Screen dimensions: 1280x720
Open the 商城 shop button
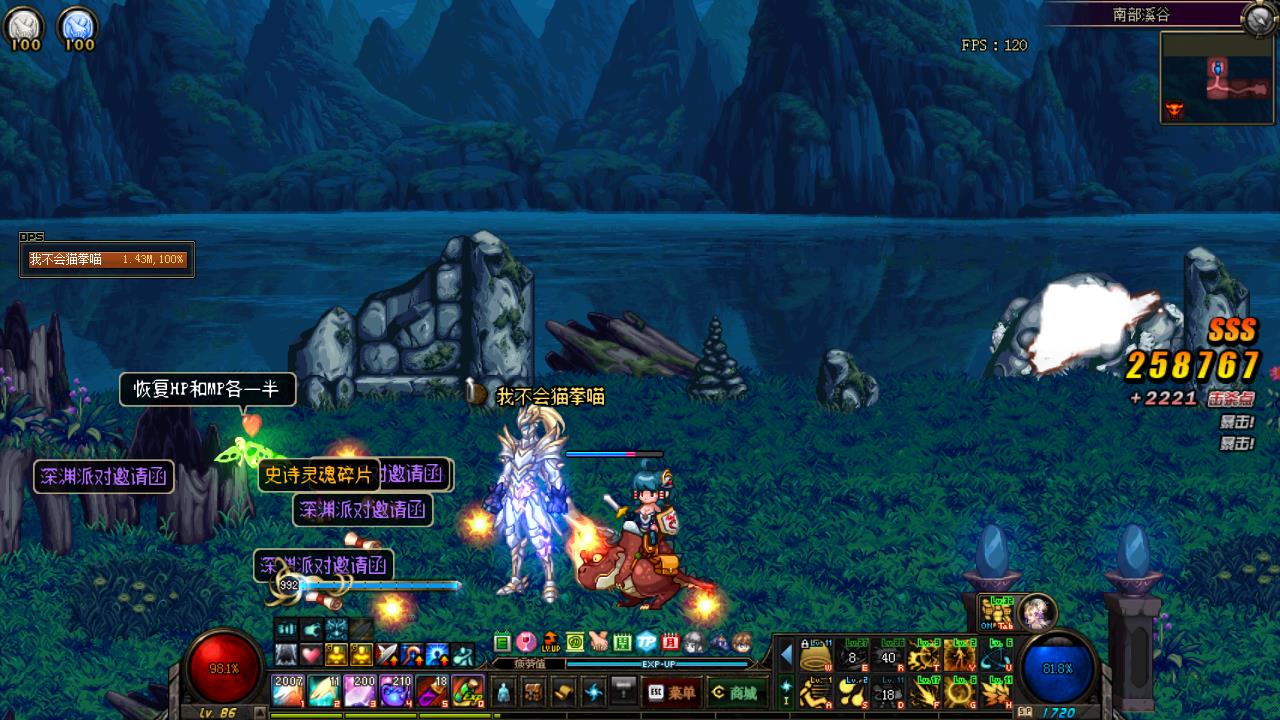[734, 692]
